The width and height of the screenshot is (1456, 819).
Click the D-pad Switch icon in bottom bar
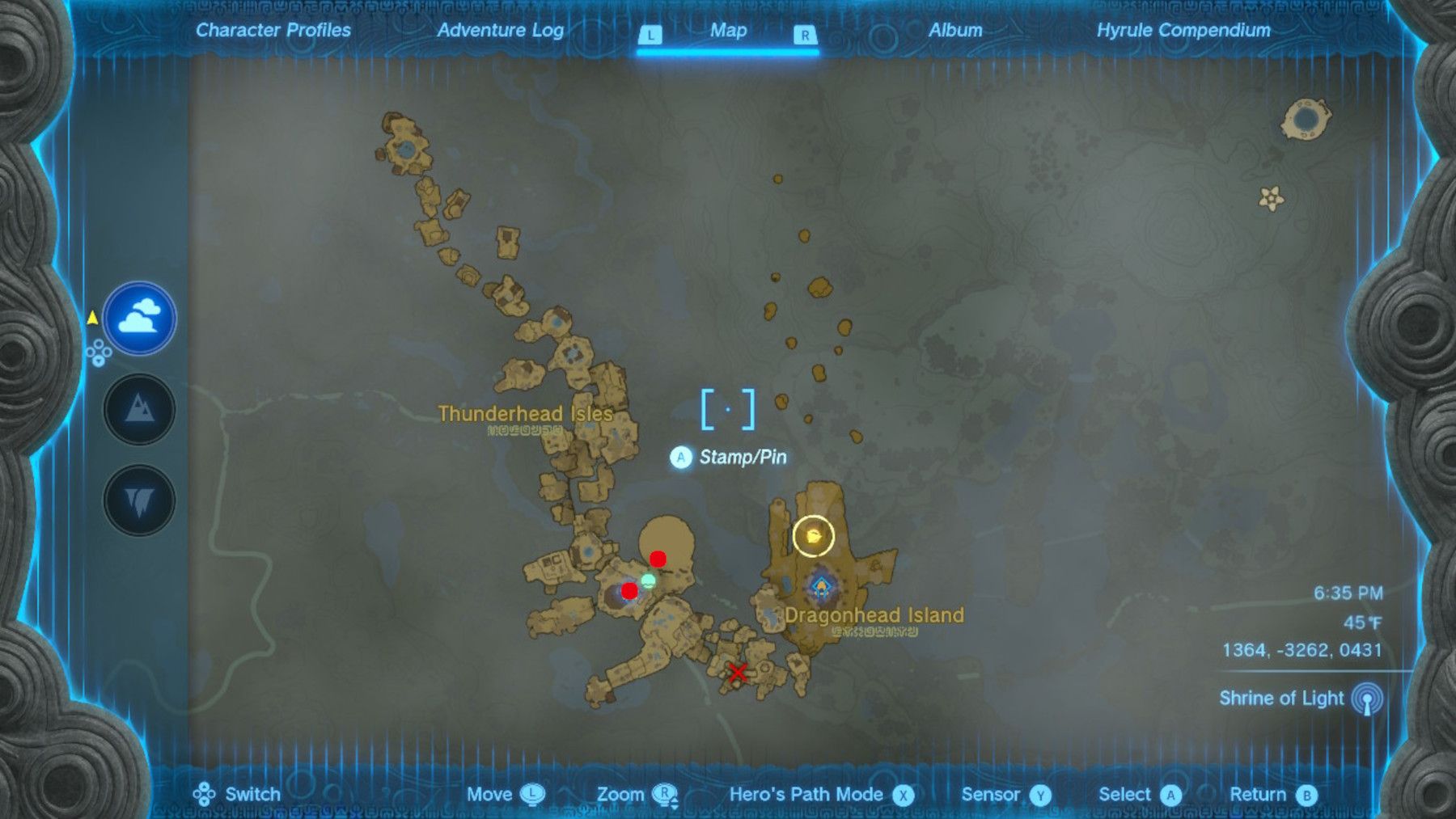tap(205, 794)
